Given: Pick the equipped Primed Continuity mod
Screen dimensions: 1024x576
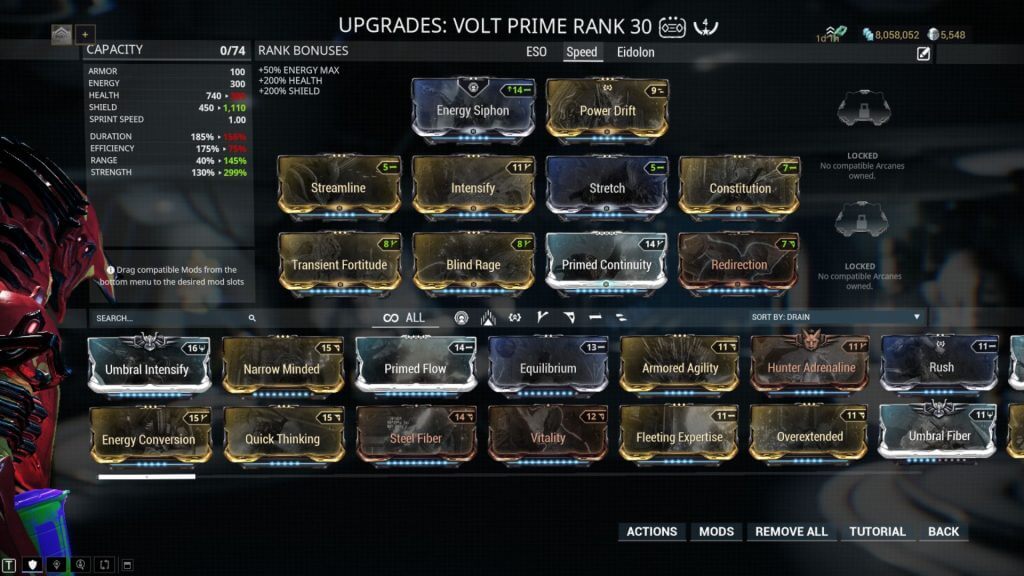Looking at the screenshot, I should (x=607, y=264).
